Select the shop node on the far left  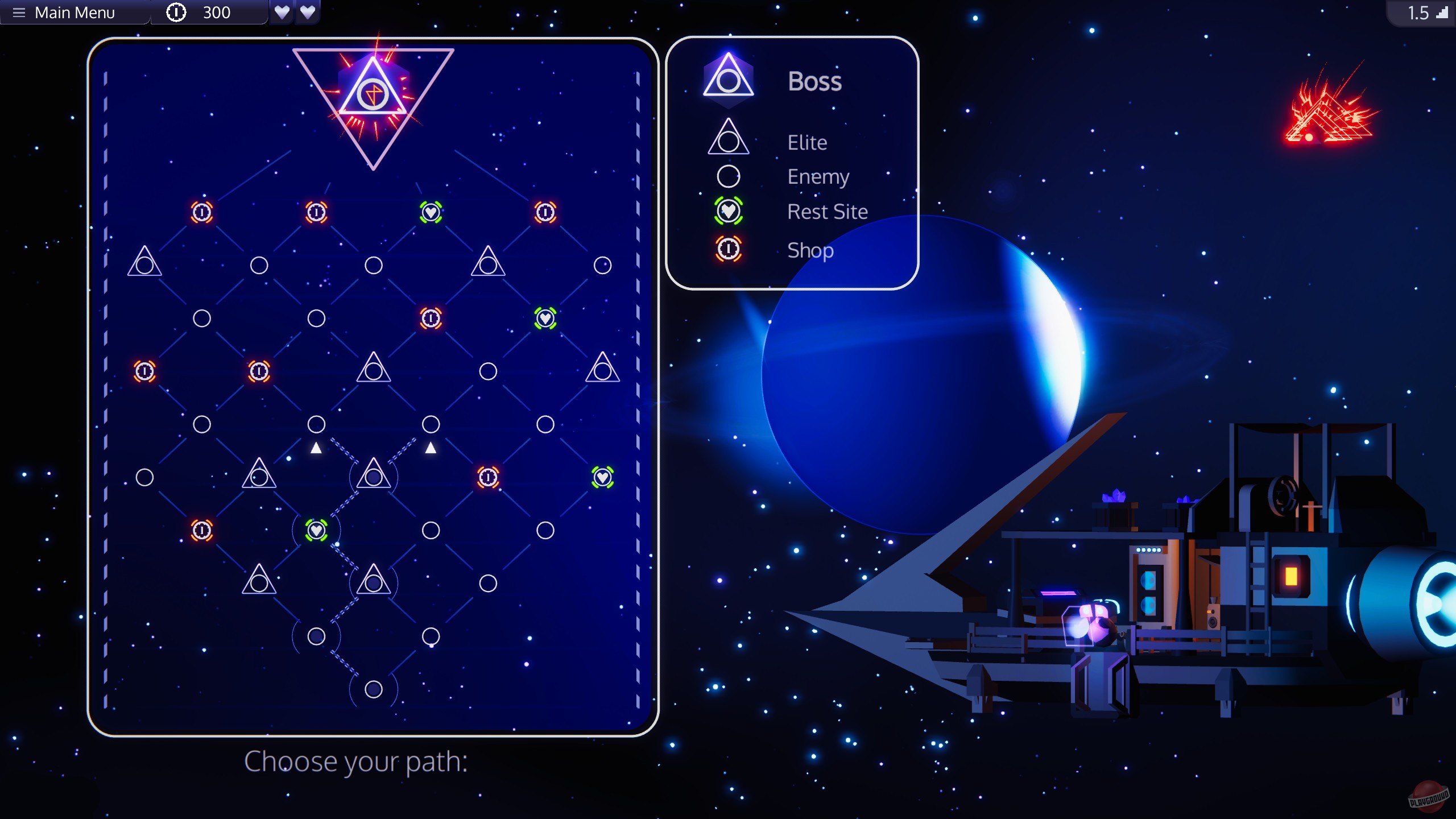[145, 371]
